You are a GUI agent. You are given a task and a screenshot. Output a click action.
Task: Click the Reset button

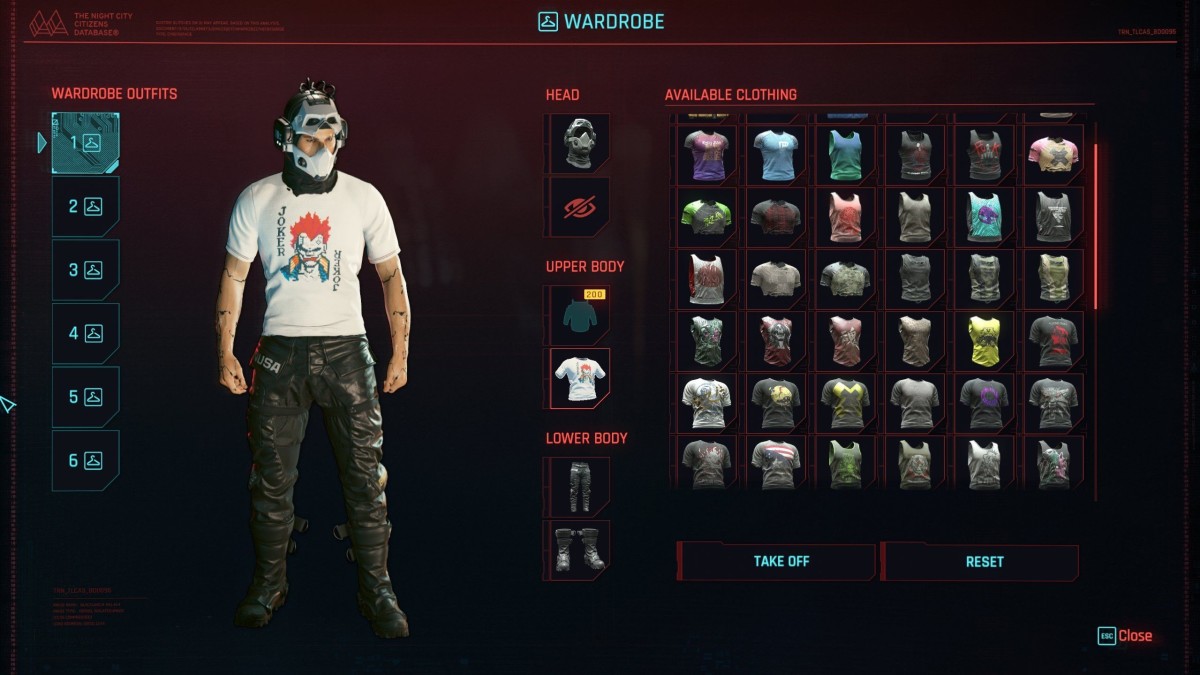coord(983,562)
